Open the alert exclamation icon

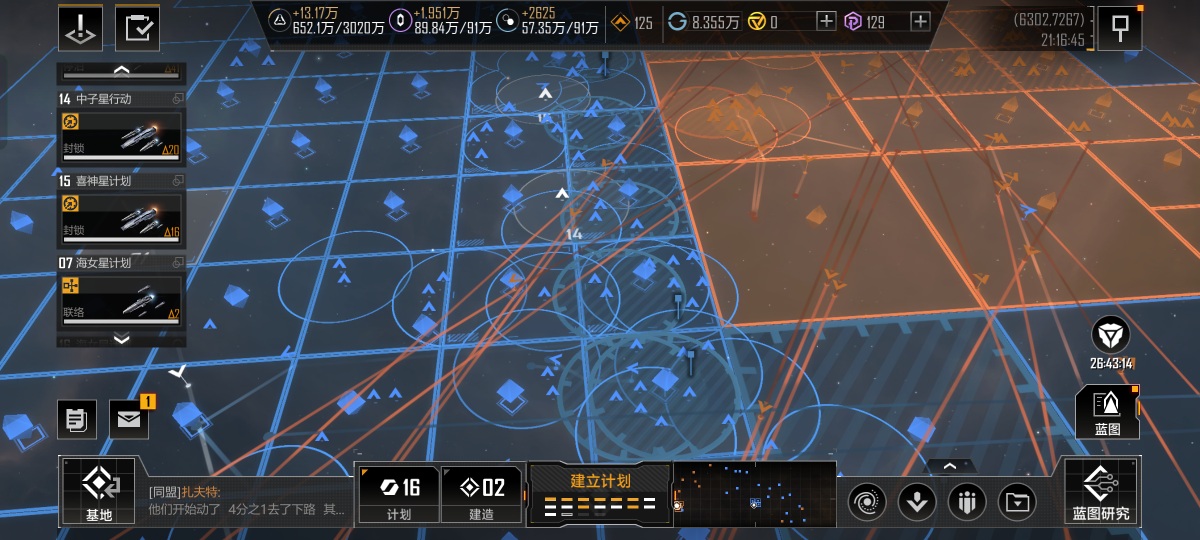point(80,28)
